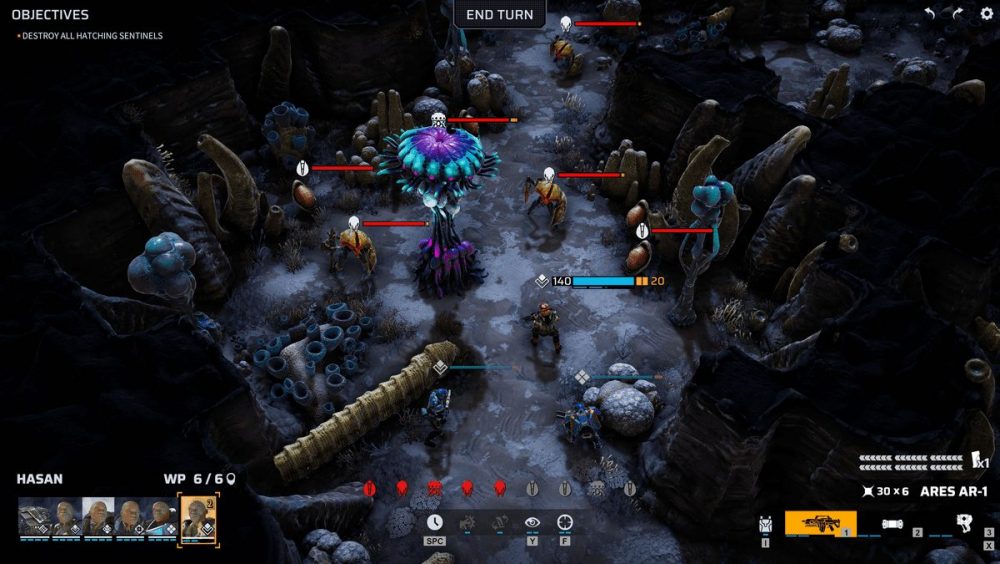Switch to weapon slot number 2
The width and height of the screenshot is (1000, 564).
pos(892,523)
